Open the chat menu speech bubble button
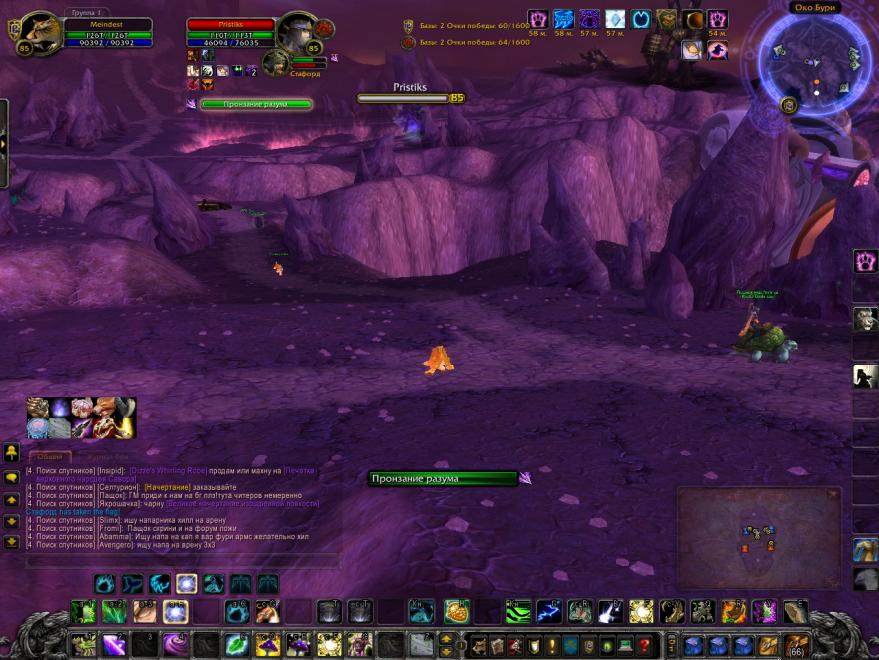 click(12, 477)
